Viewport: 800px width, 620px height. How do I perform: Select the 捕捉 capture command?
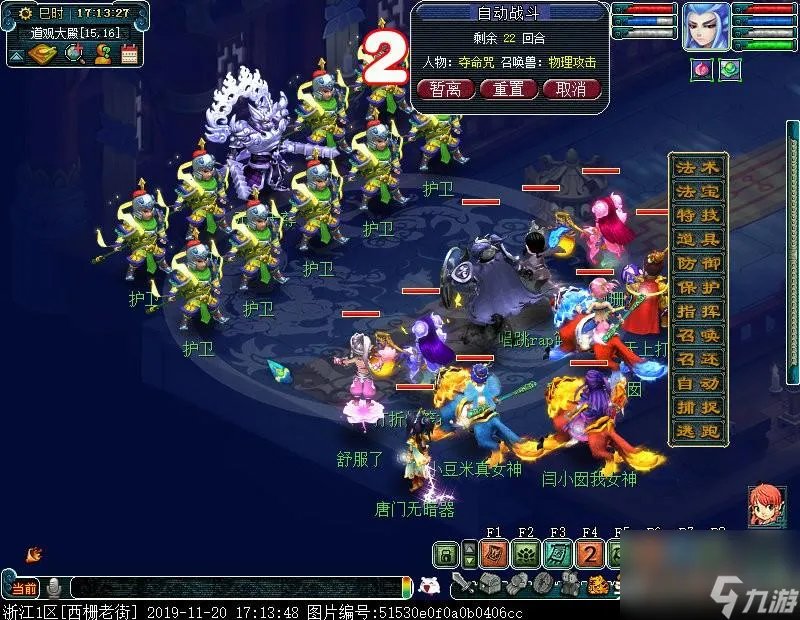[697, 407]
